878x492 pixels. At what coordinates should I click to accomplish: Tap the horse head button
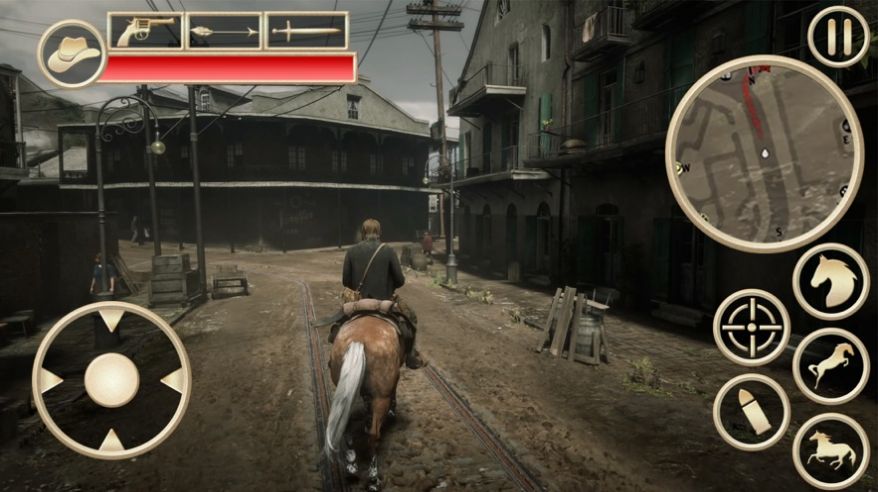tap(831, 281)
